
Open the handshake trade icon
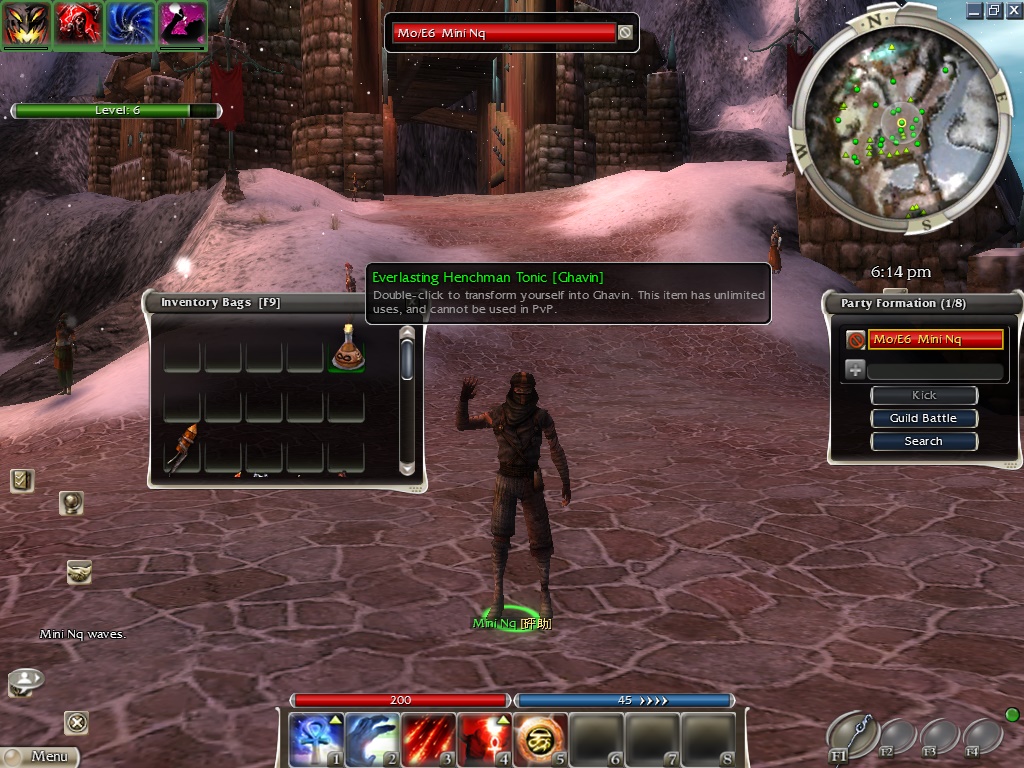(x=79, y=572)
